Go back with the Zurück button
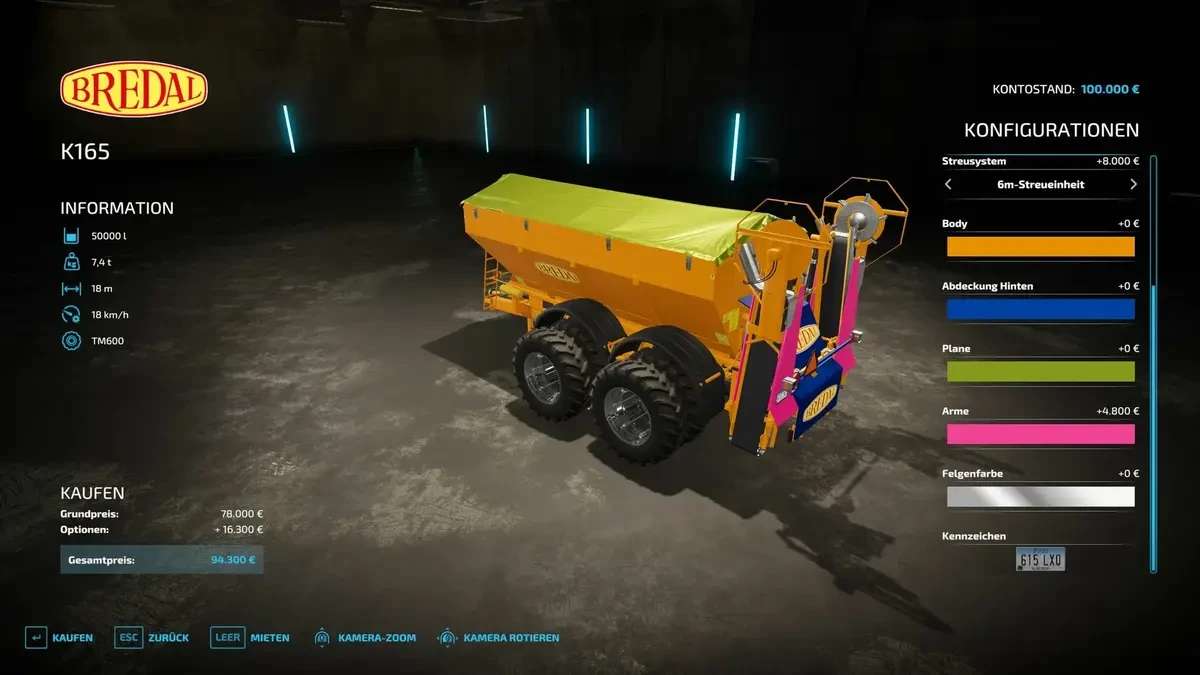The width and height of the screenshot is (1200, 675). 151,637
